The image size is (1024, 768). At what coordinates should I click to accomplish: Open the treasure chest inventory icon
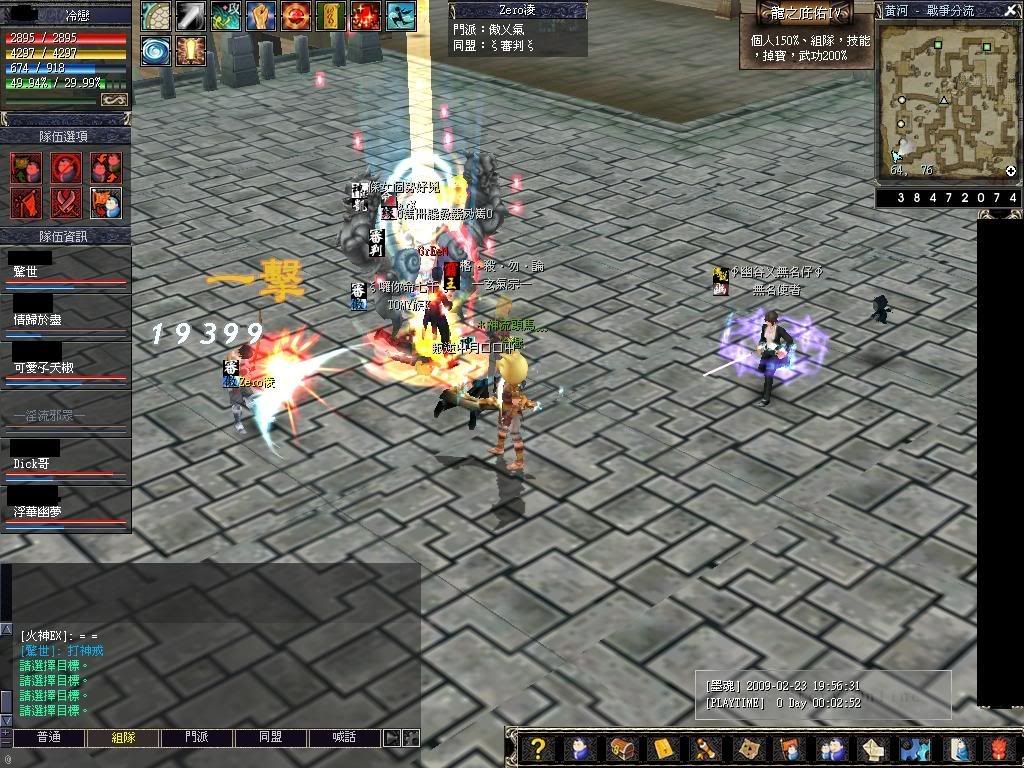point(622,749)
